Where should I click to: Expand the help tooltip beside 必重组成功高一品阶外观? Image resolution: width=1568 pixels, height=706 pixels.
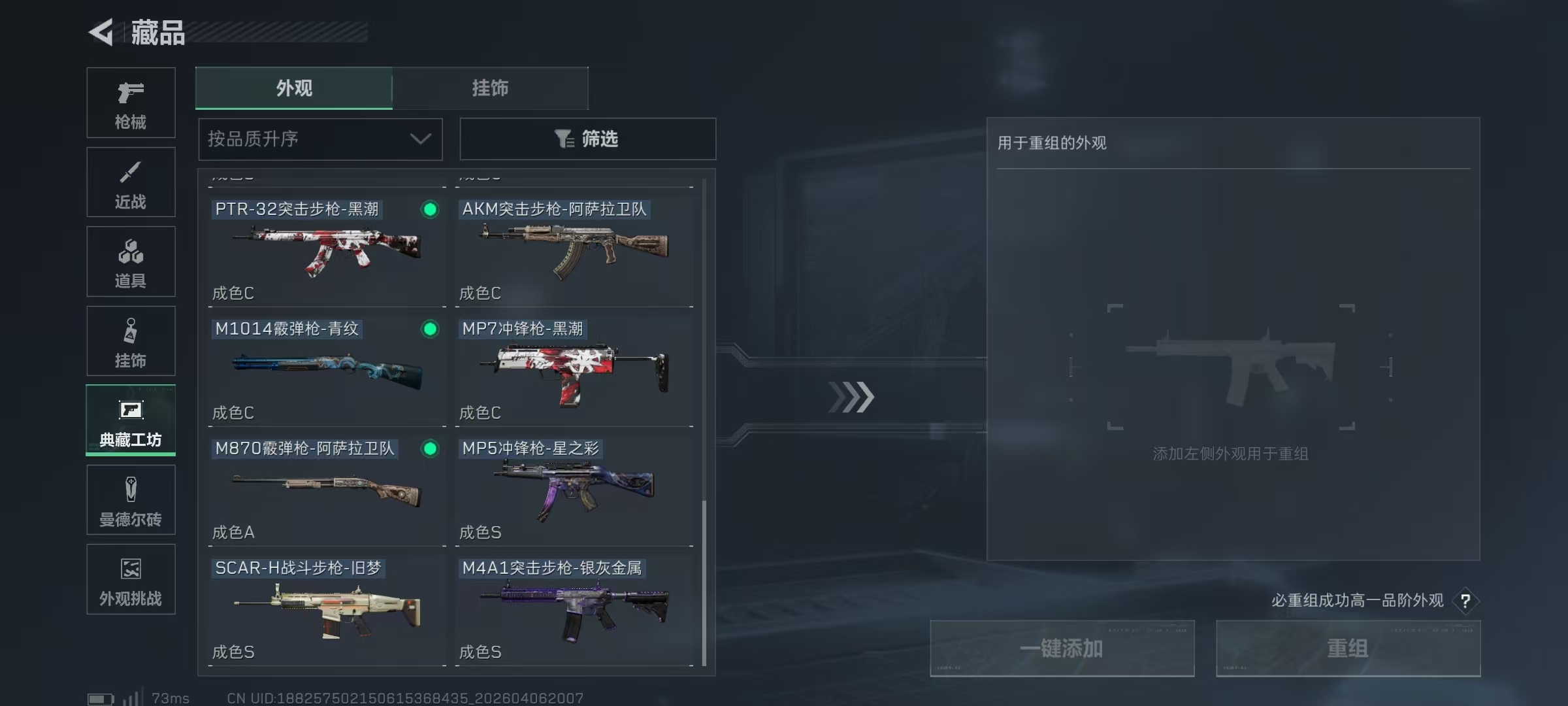pos(1467,601)
